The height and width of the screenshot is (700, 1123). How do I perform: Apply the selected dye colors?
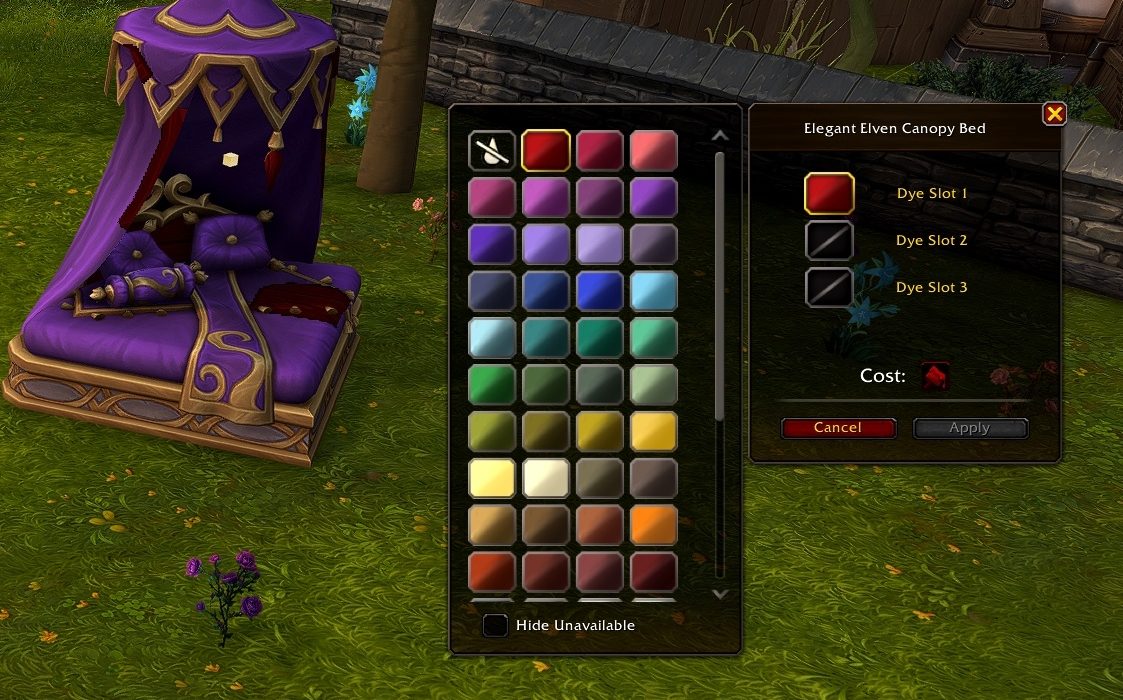coord(969,428)
